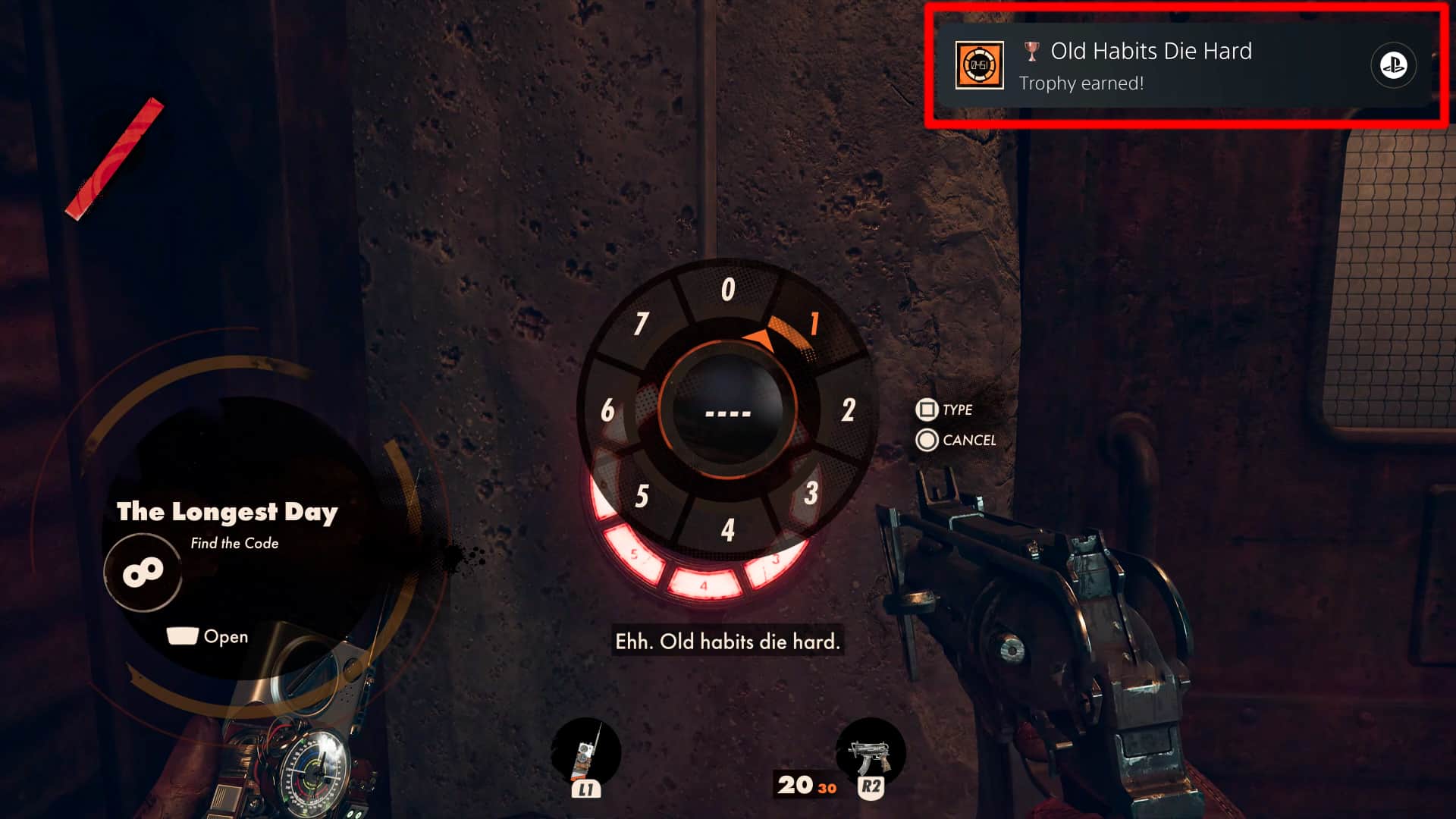Select digit 6 on the dial left side

[609, 408]
